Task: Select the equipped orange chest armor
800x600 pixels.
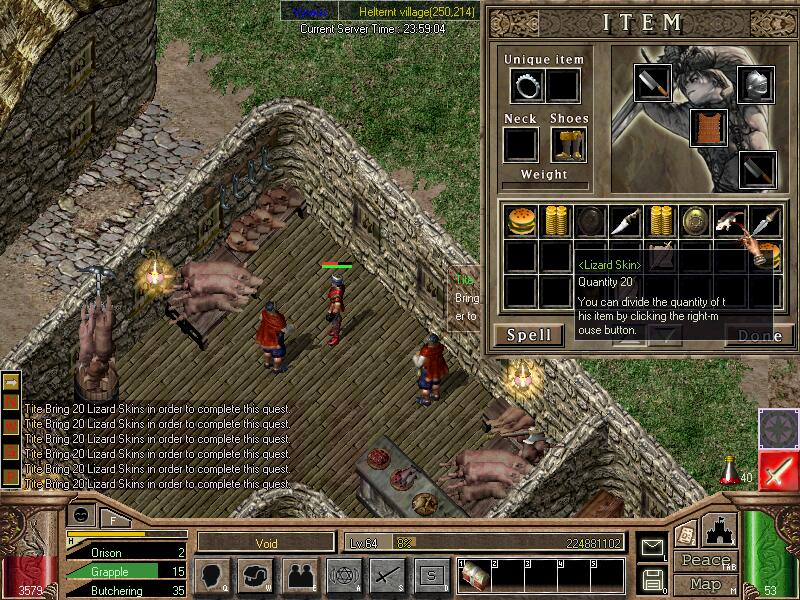Action: 708,128
